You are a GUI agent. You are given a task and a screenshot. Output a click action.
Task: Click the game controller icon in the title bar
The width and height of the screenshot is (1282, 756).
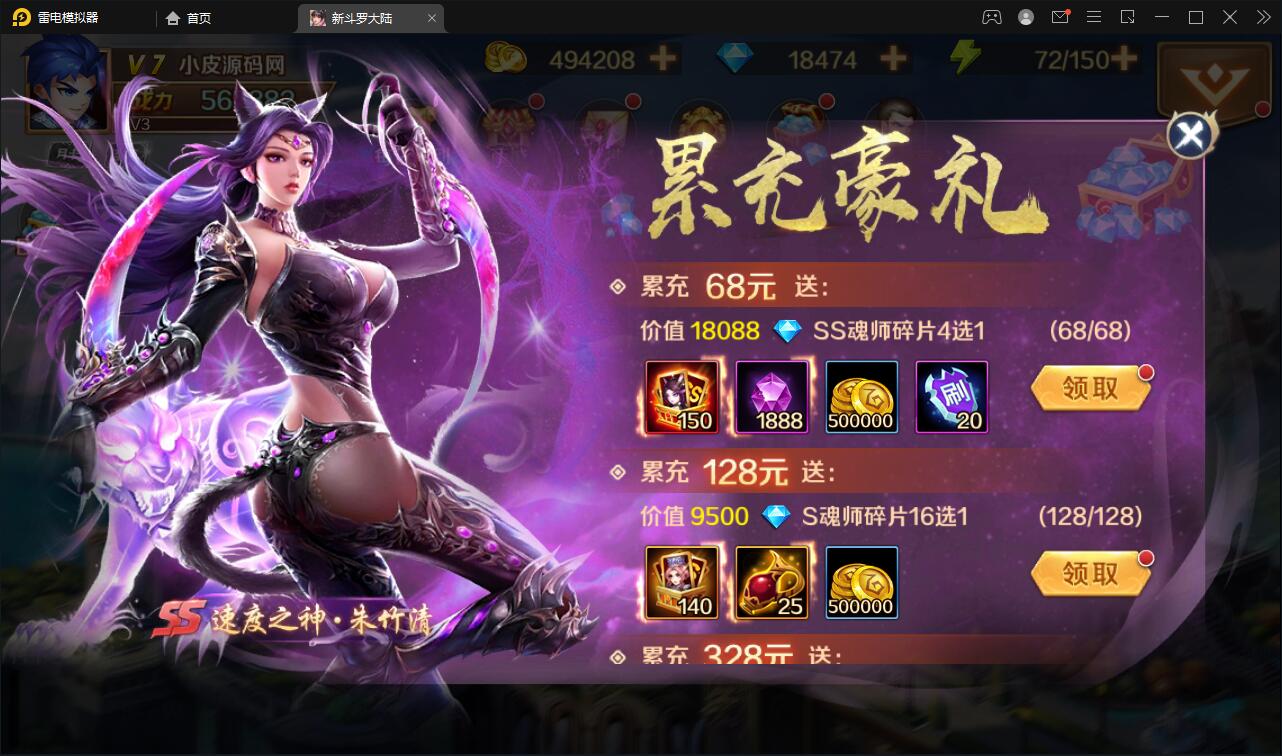[992, 17]
